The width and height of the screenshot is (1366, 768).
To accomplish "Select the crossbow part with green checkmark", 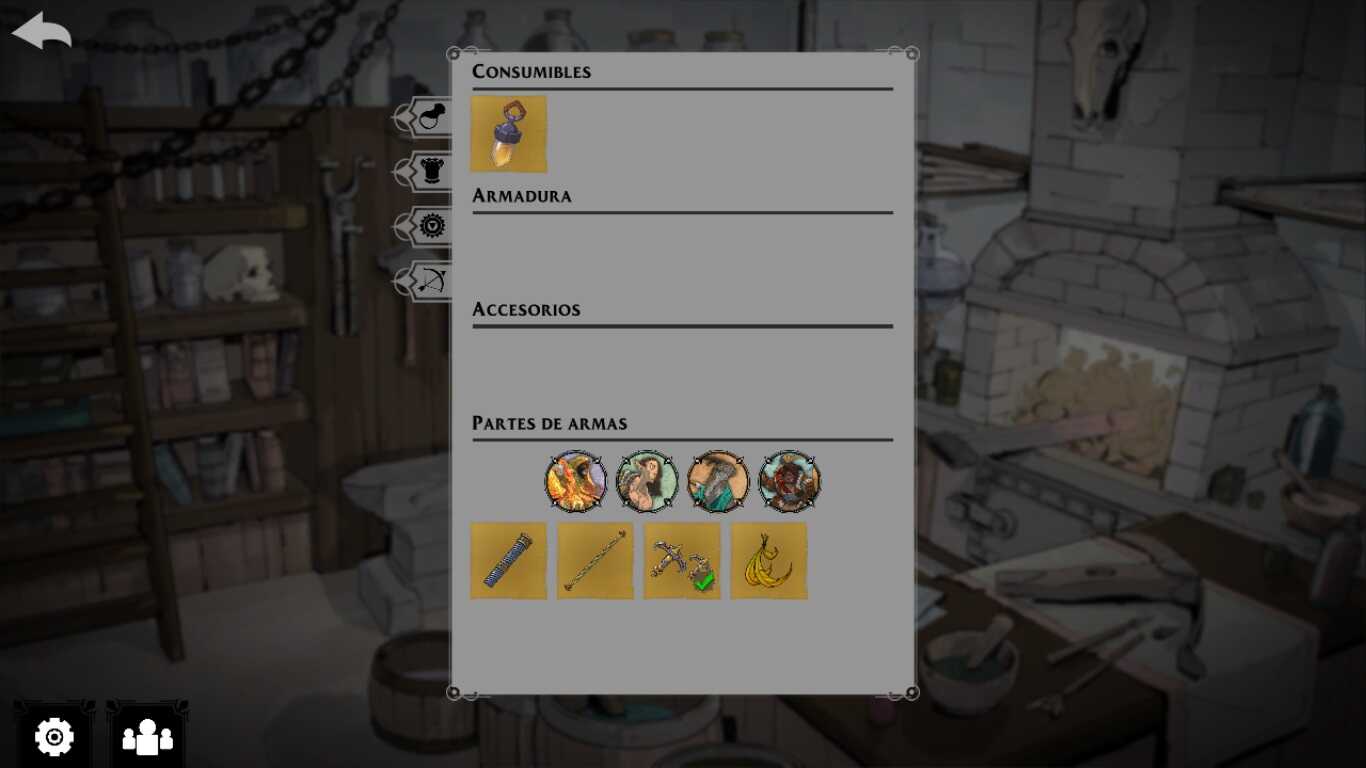I will 682,561.
